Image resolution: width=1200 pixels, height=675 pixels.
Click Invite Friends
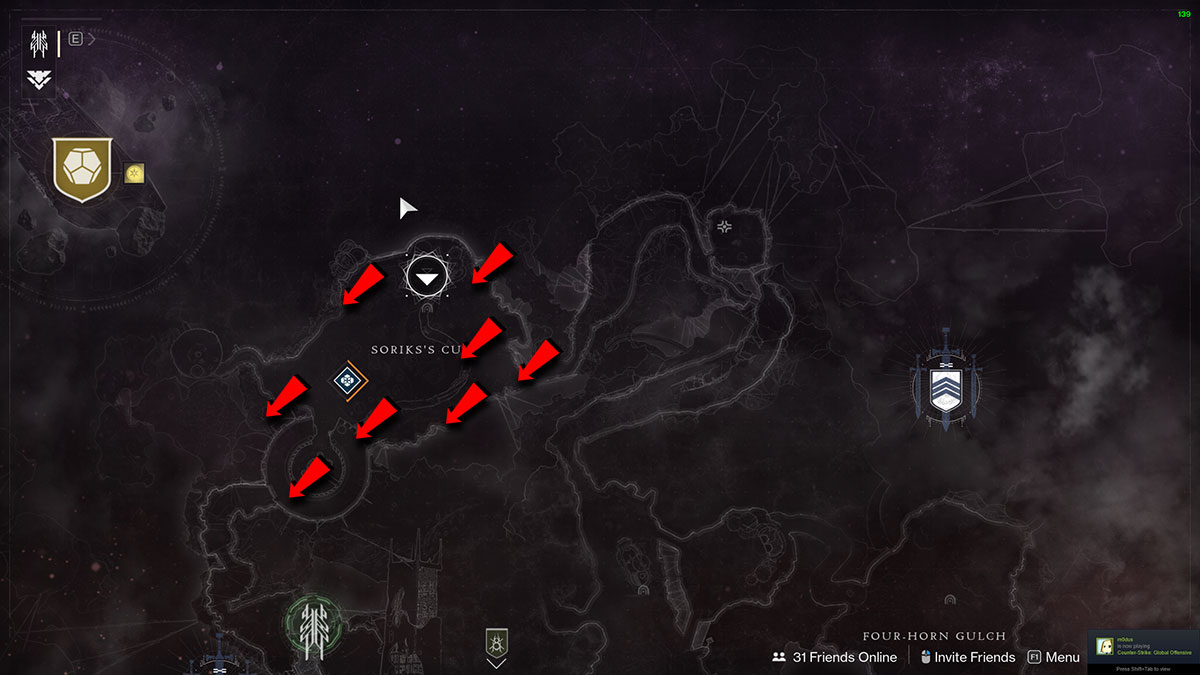(968, 657)
